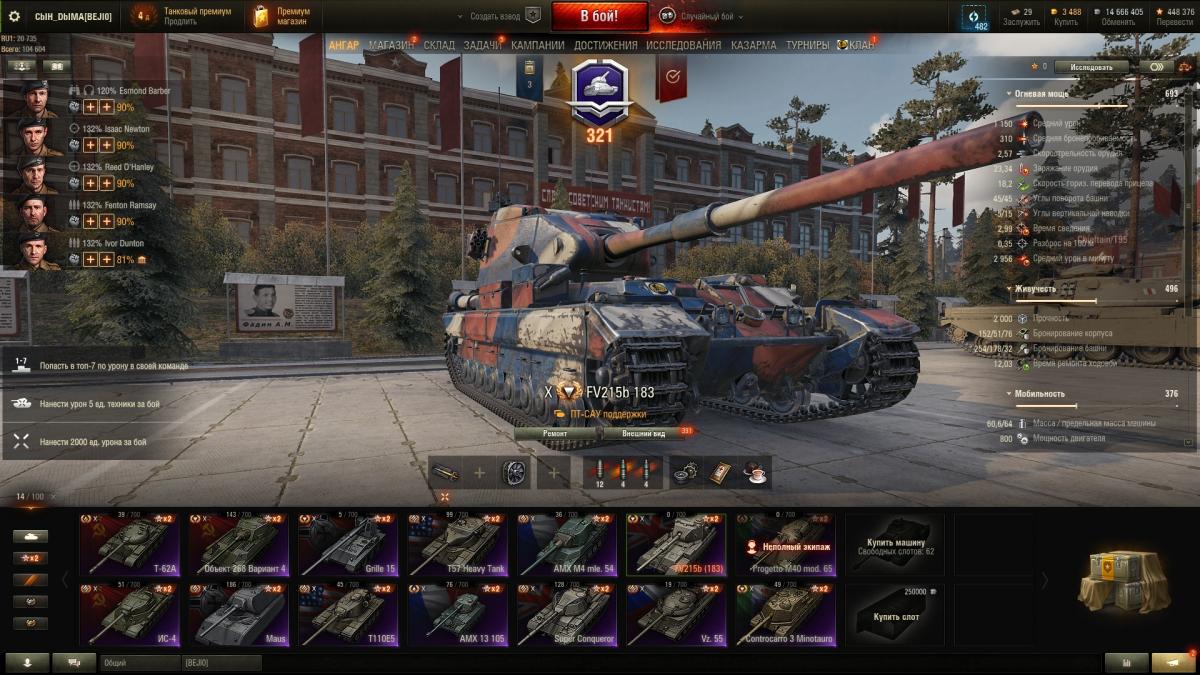This screenshot has height=675, width=1200.
Task: Open the settings gear menu
Action: [15, 16]
